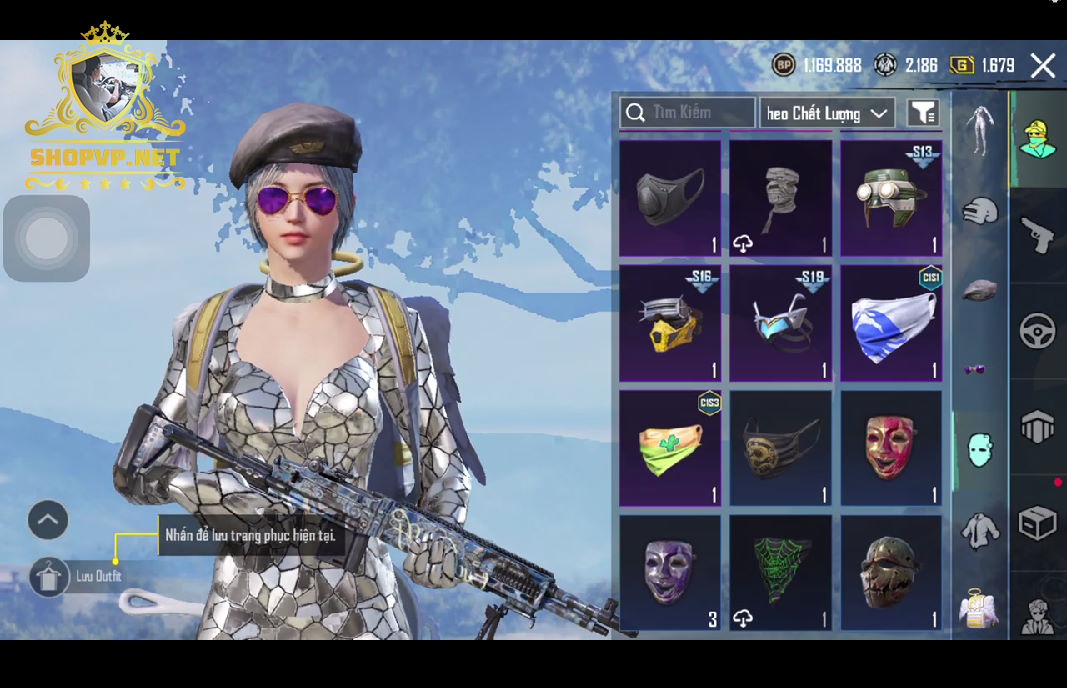Screen dimensions: 1067x688
Task: Open the Theo Chất Lượng sort dropdown
Action: tap(827, 113)
